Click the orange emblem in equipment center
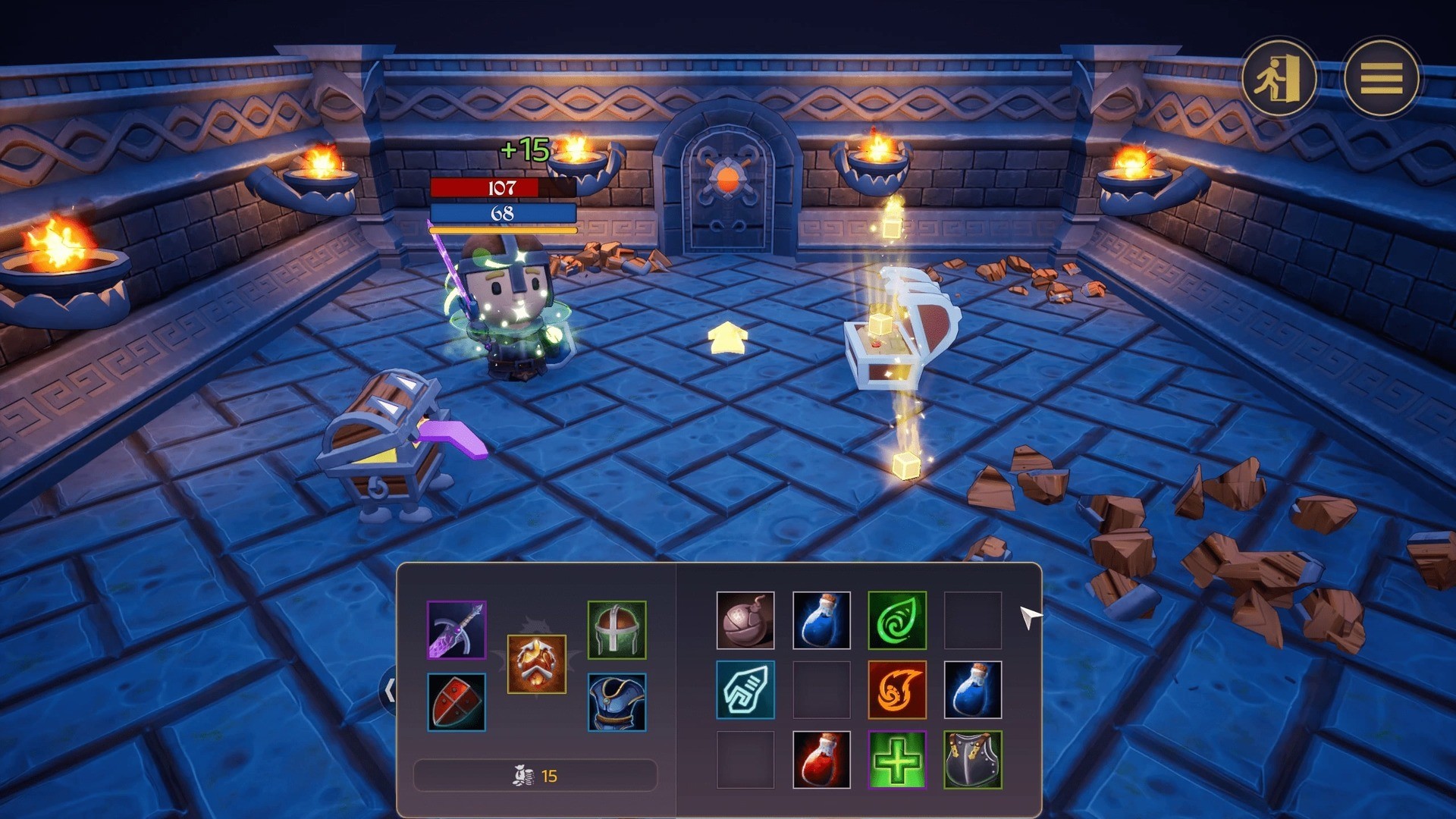 point(536,664)
